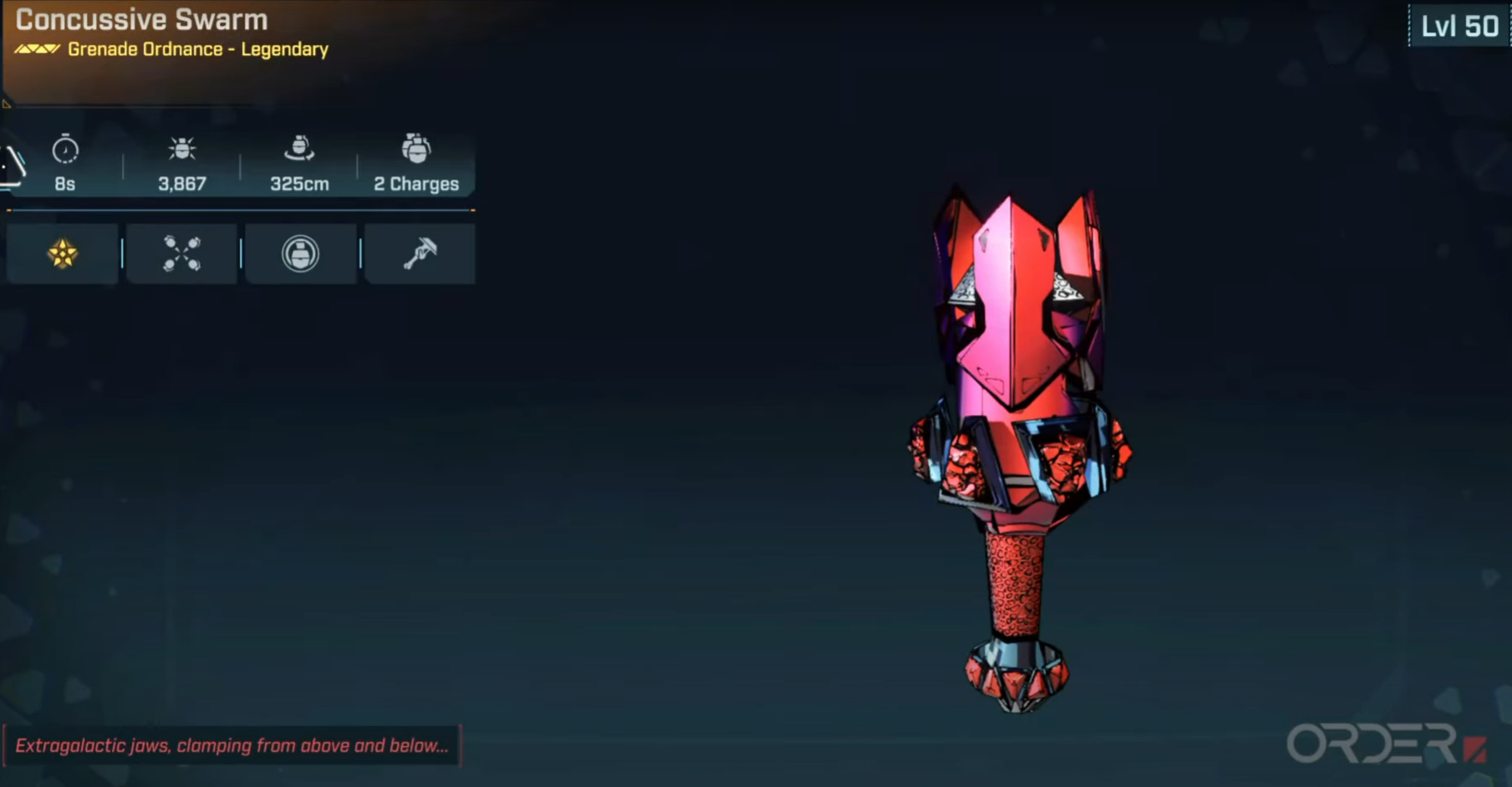The height and width of the screenshot is (787, 1512).
Task: Click the Concussive Swarm item title
Action: pyautogui.click(x=142, y=20)
